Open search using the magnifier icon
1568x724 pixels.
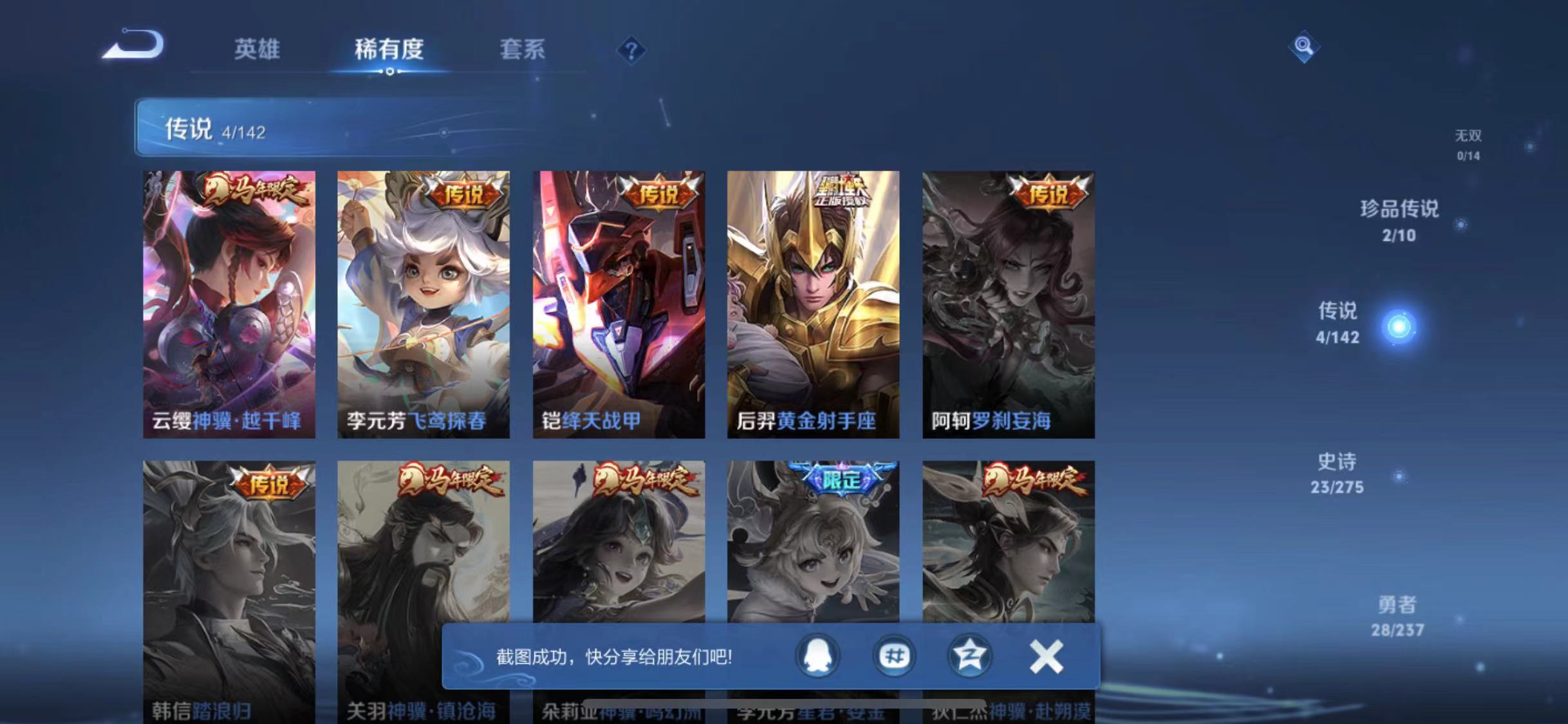(x=1303, y=45)
